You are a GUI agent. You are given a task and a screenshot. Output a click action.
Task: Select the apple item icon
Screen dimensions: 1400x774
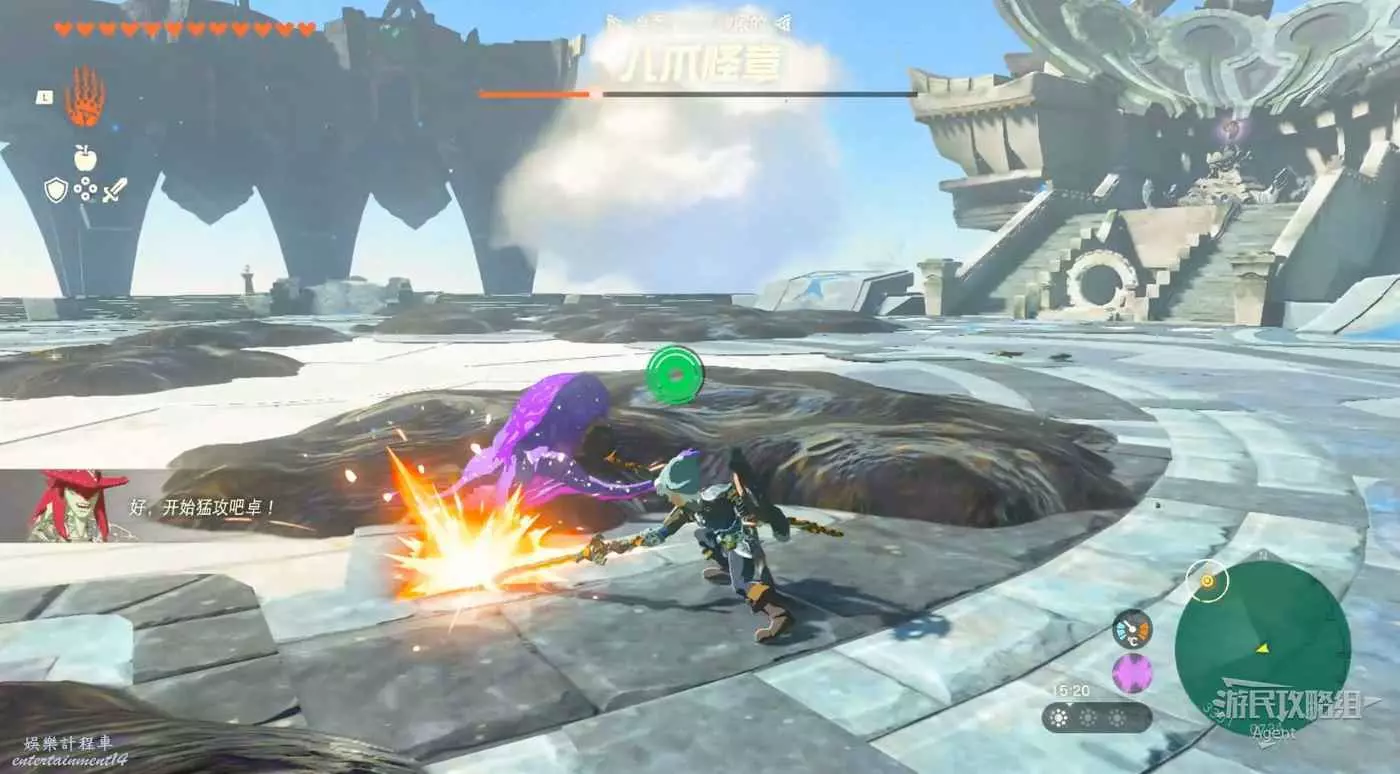[85, 157]
